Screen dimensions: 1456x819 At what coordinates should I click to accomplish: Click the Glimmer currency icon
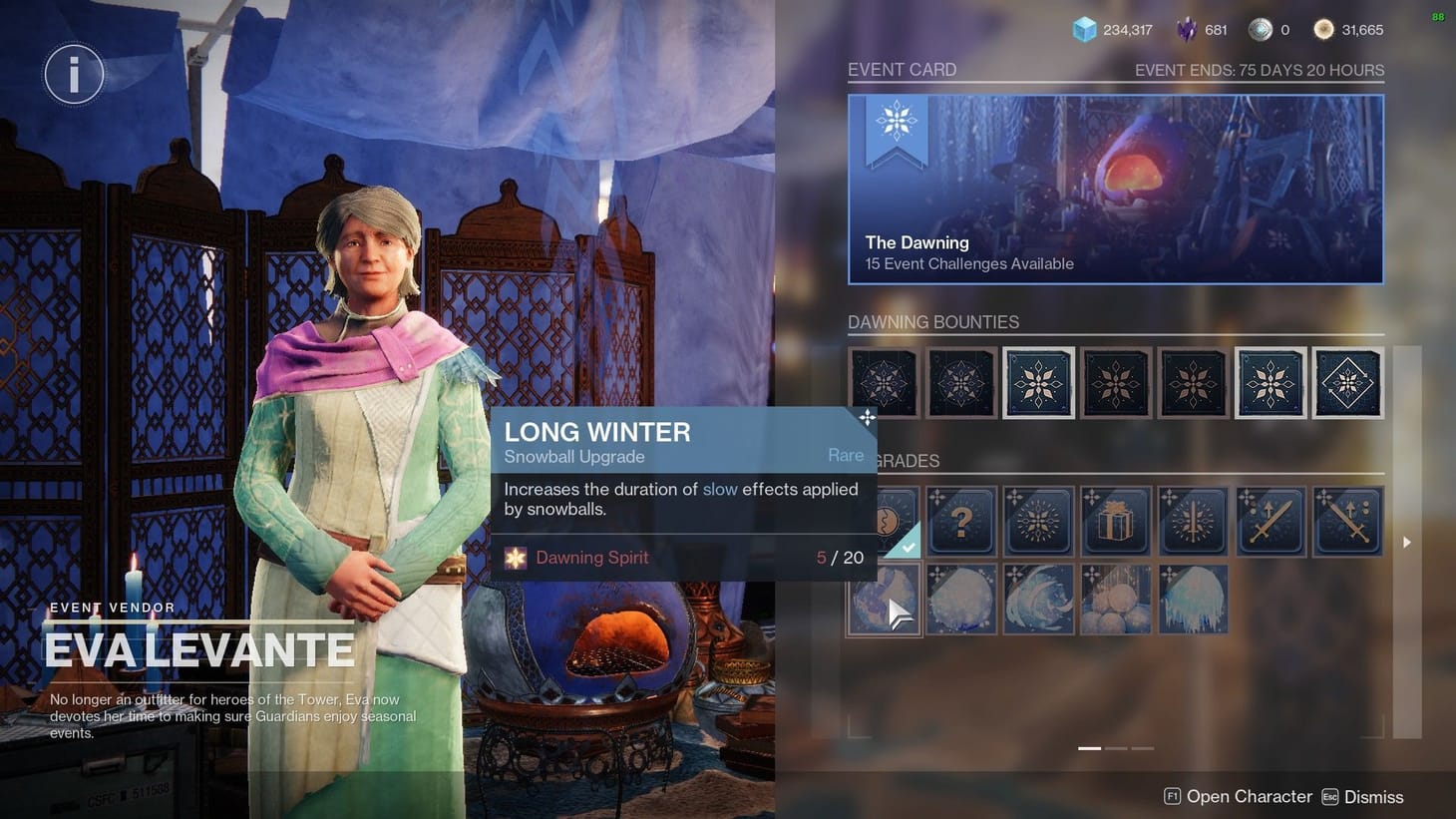[1085, 29]
